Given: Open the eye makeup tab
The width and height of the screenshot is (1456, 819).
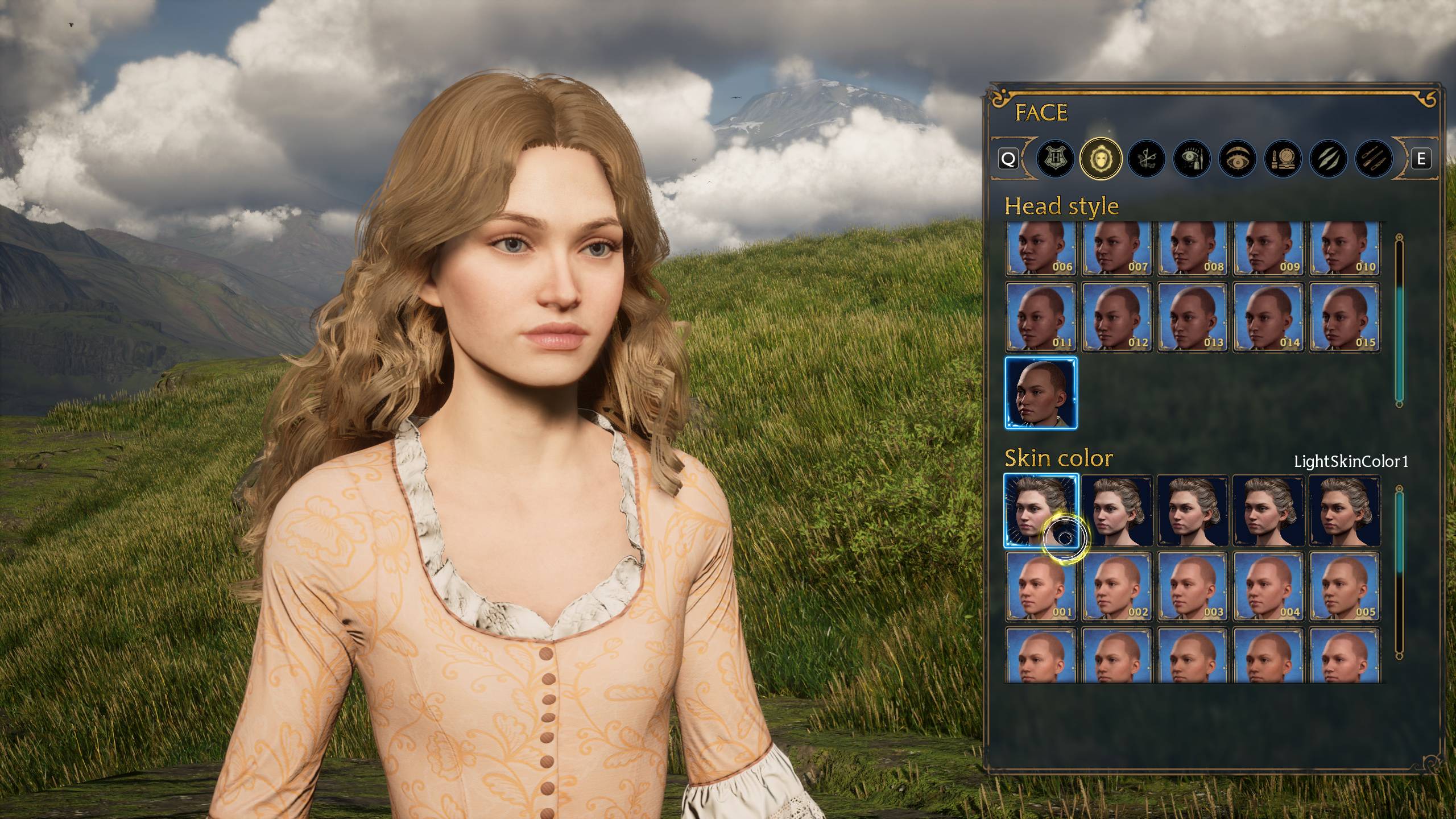Looking at the screenshot, I should pos(1192,159).
